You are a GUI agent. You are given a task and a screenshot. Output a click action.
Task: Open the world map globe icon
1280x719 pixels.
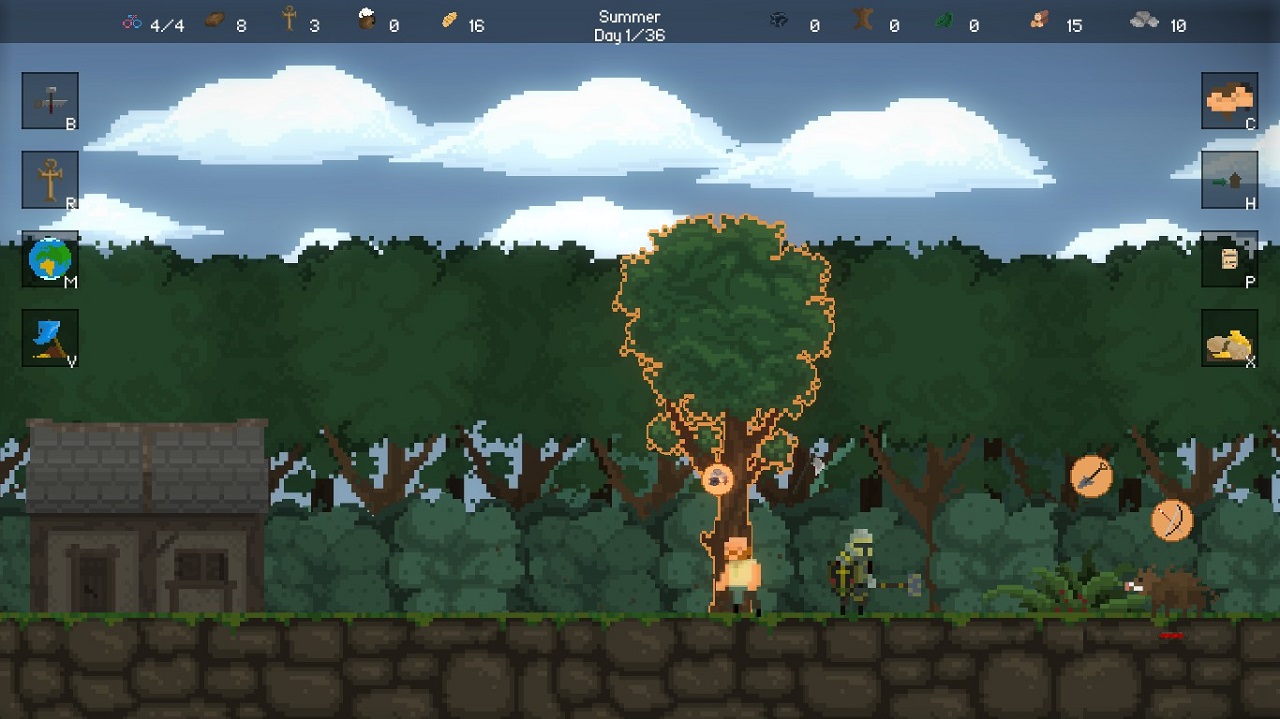point(50,259)
